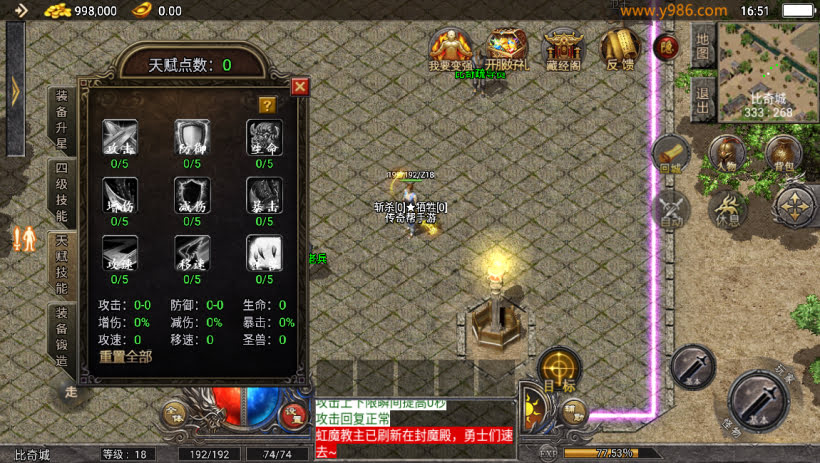
Task: Open the 反馈 feedback scroll
Action: (620, 48)
